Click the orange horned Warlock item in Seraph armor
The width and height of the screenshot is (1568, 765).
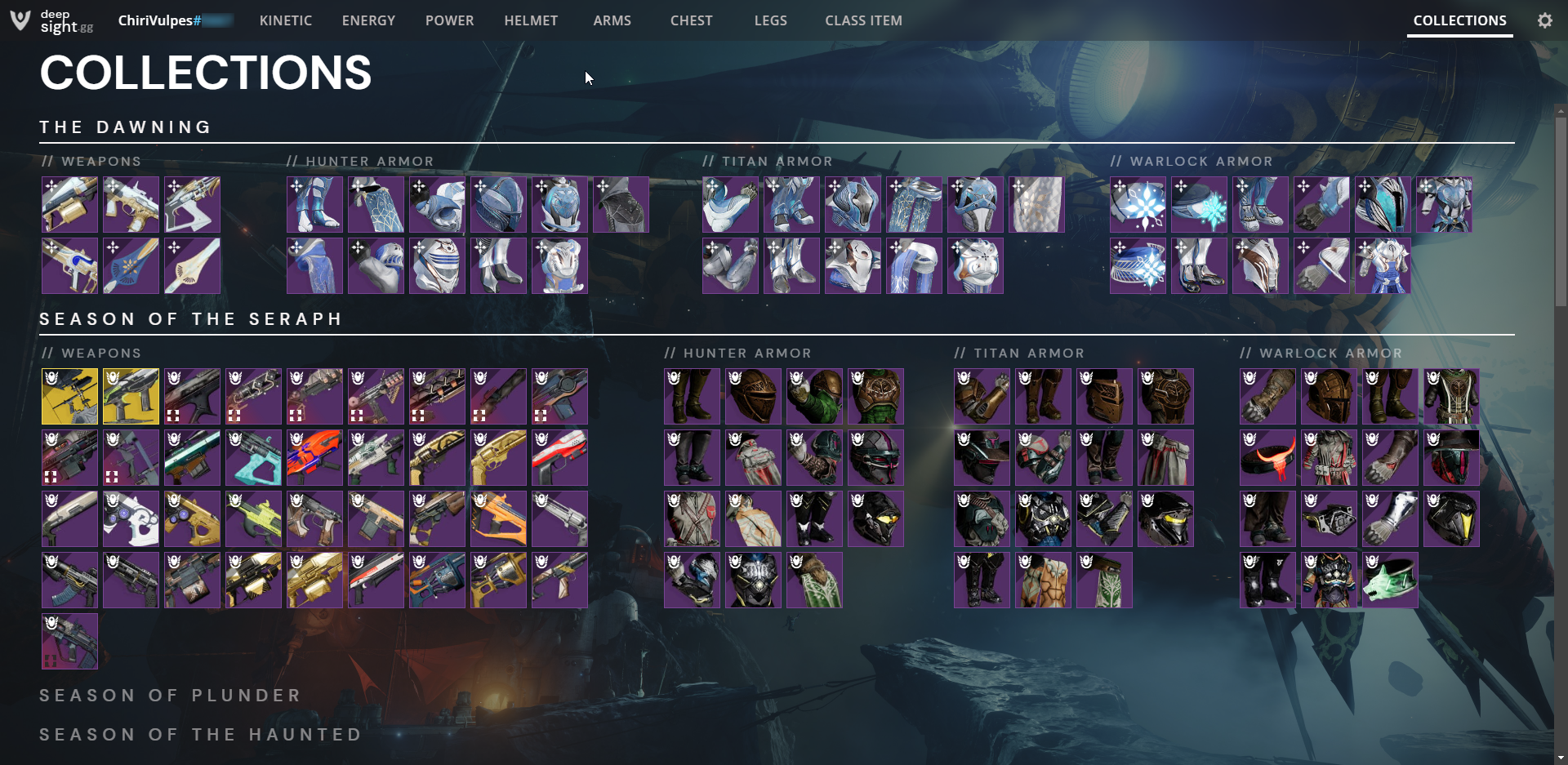[x=1267, y=458]
